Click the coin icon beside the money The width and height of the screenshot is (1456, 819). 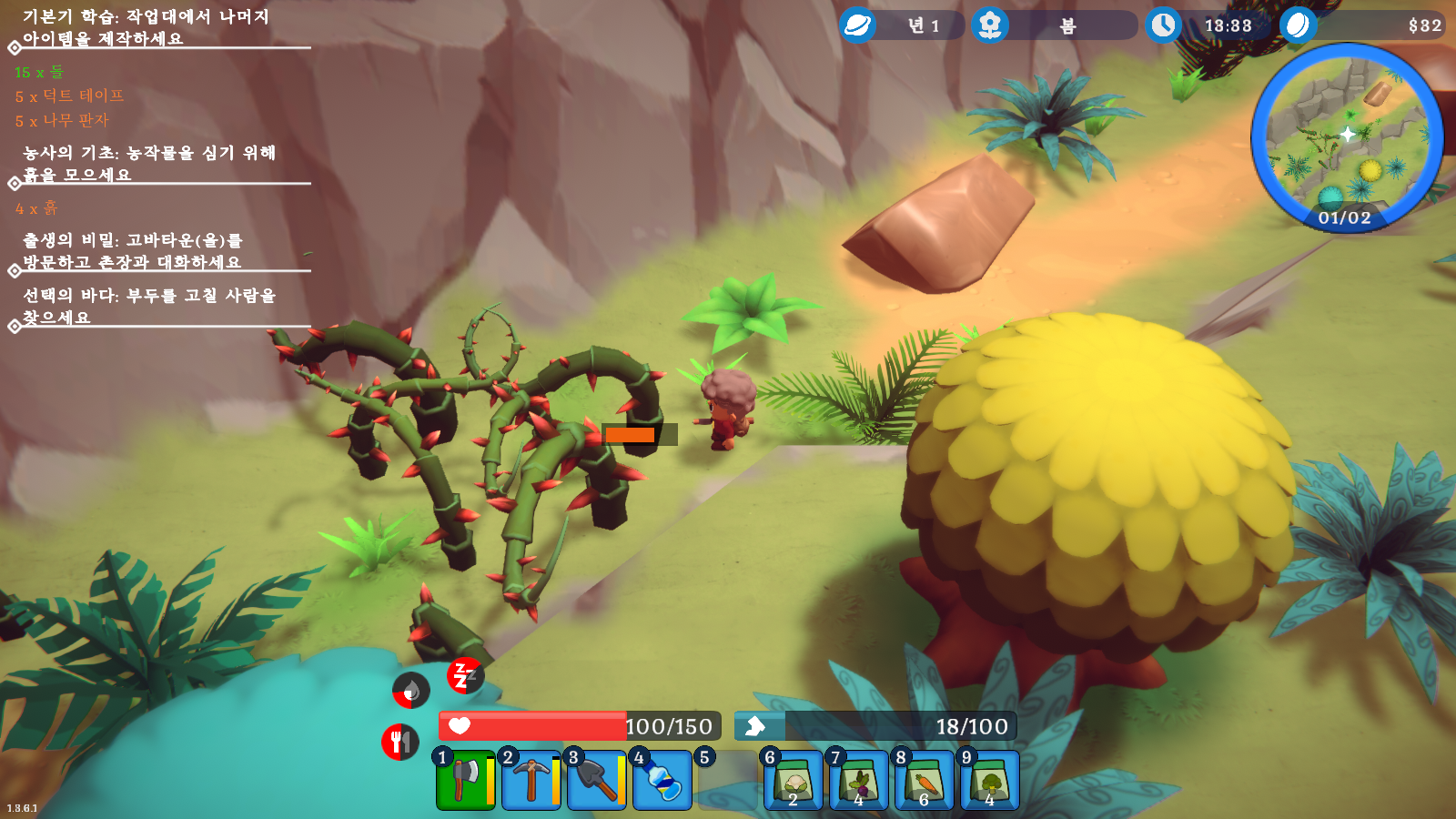pyautogui.click(x=1298, y=25)
